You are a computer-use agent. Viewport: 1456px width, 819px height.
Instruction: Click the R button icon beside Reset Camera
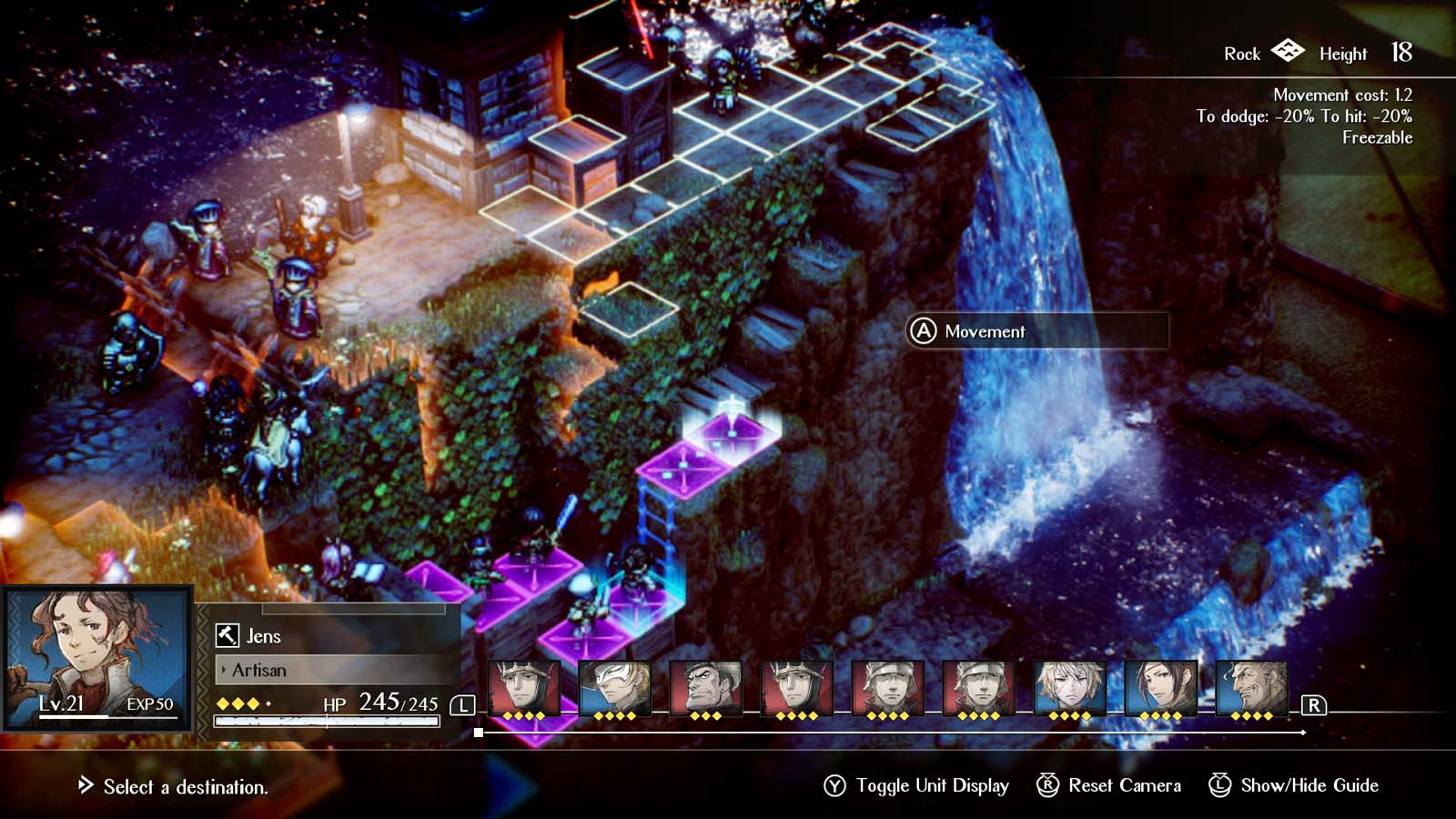click(1046, 784)
